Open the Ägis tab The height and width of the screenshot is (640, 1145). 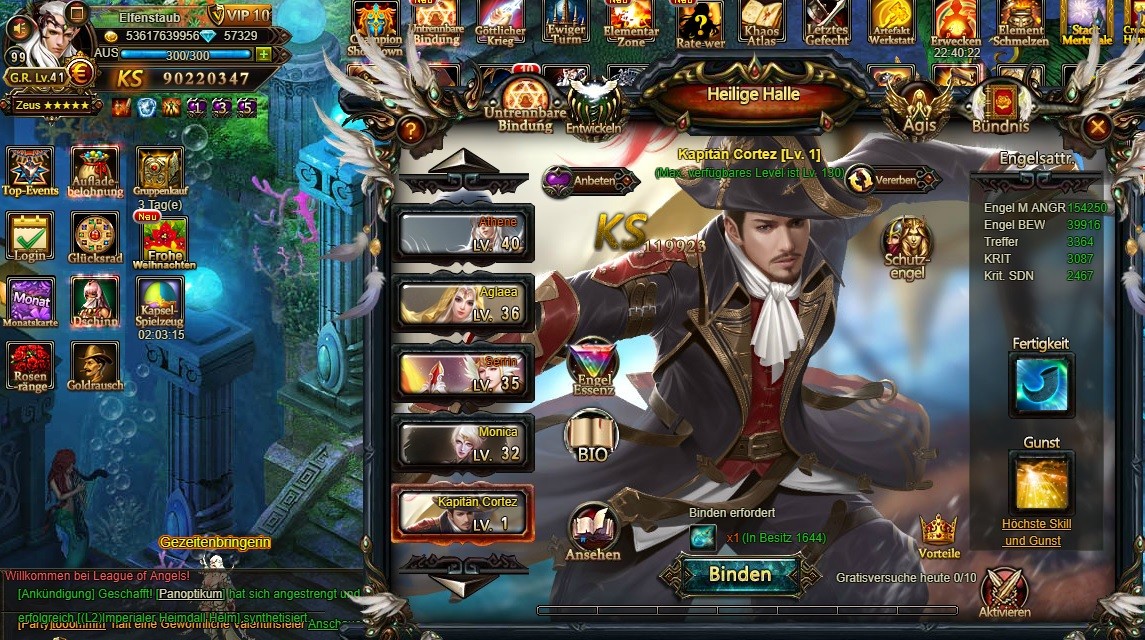point(918,108)
